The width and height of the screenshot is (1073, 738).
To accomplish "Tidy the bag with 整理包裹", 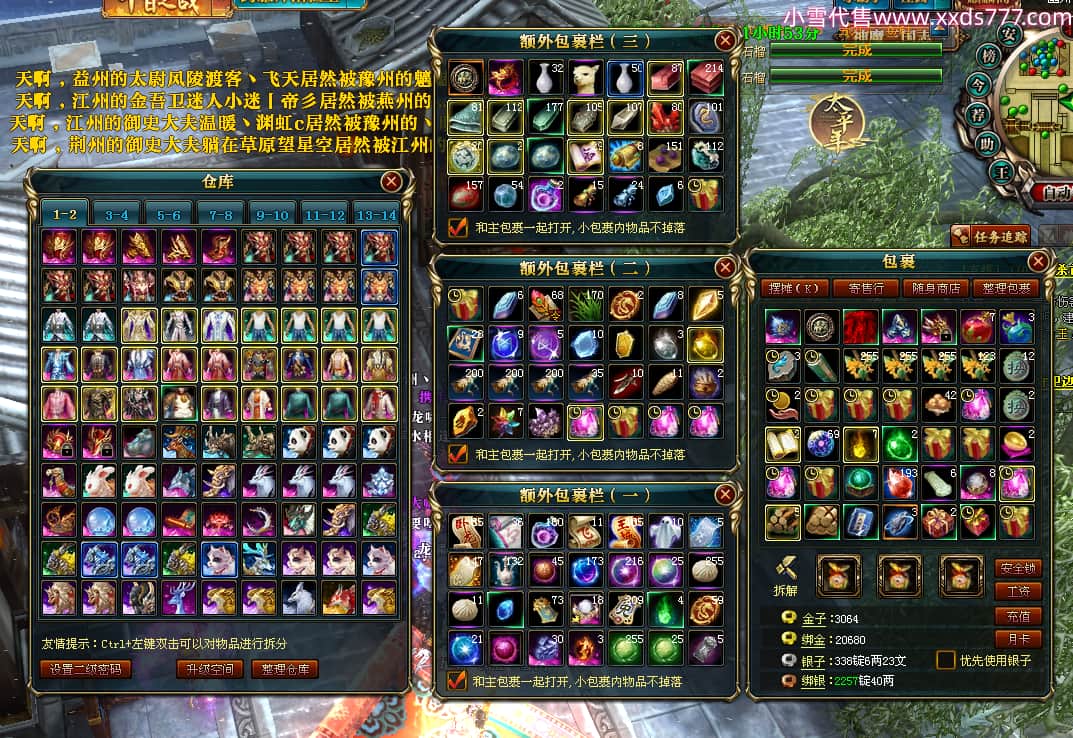I will 1006,288.
